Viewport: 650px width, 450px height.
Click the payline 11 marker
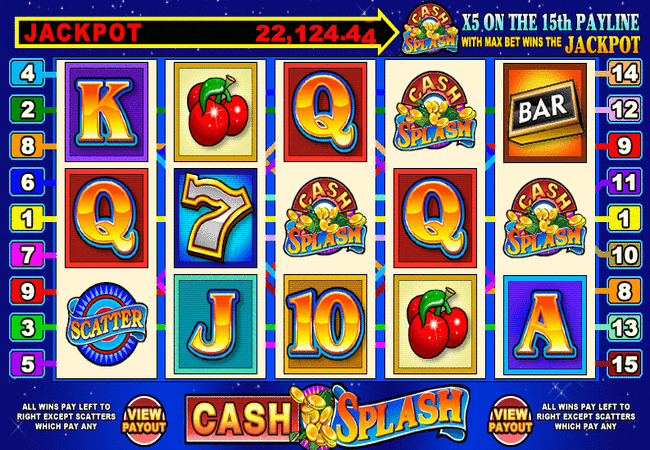click(x=622, y=181)
